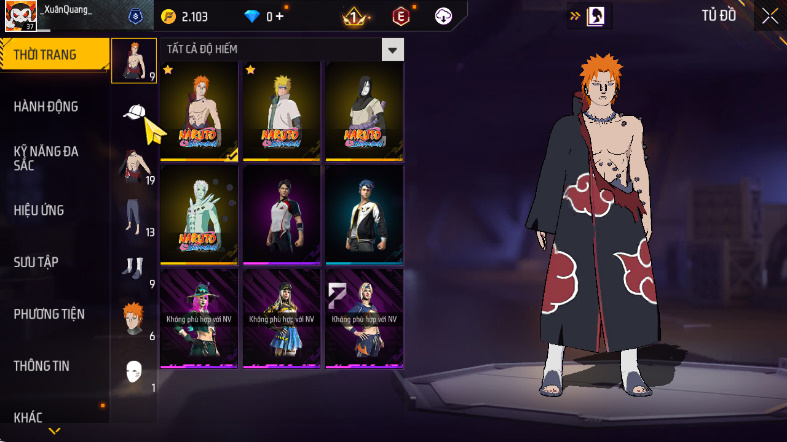
Task: Show the Phương Tiện vehicles section
Action: click(49, 314)
